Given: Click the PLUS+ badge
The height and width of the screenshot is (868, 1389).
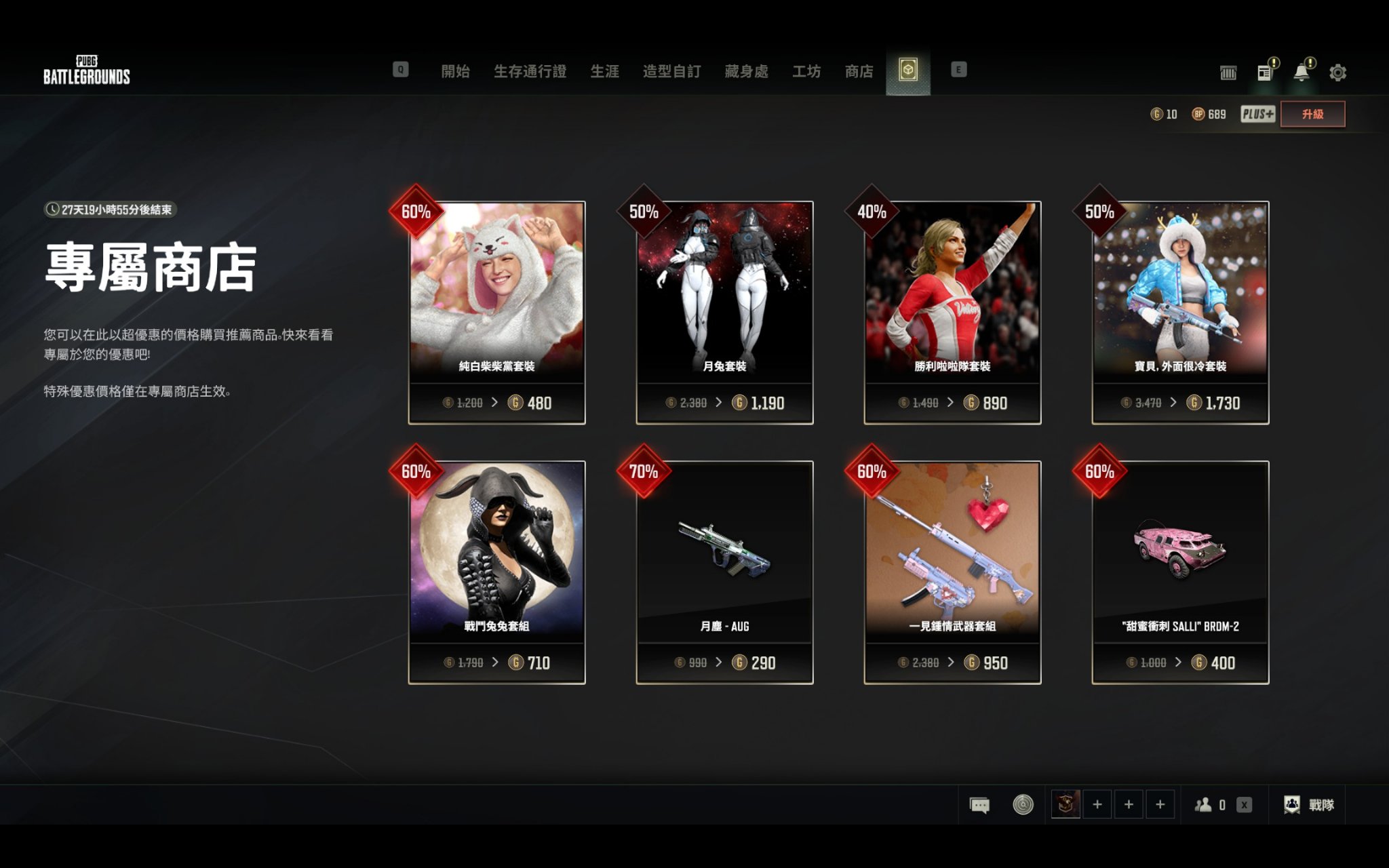Looking at the screenshot, I should [1257, 114].
